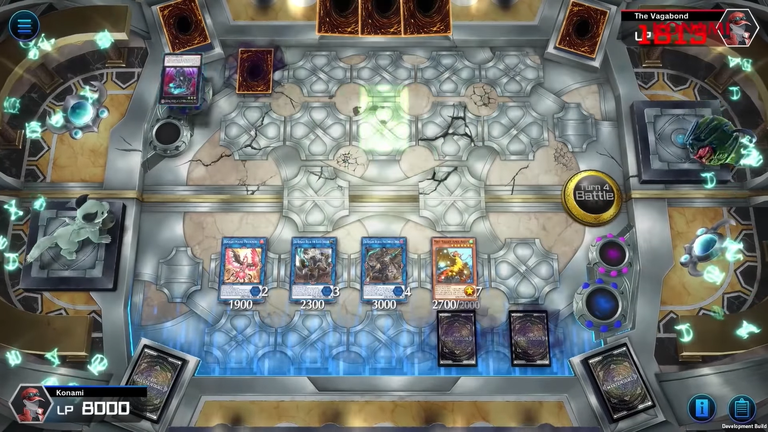Open the purple-dotted banished zone orb
The width and height of the screenshot is (768, 432).
pos(609,254)
